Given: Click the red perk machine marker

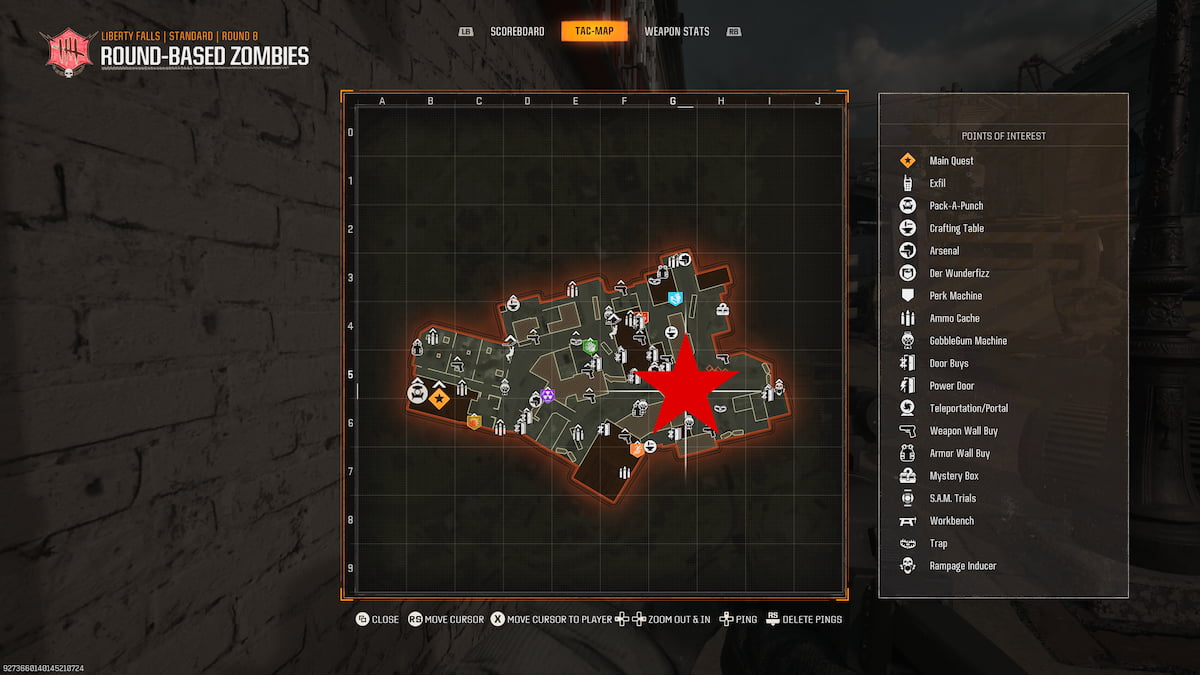Looking at the screenshot, I should 643,318.
